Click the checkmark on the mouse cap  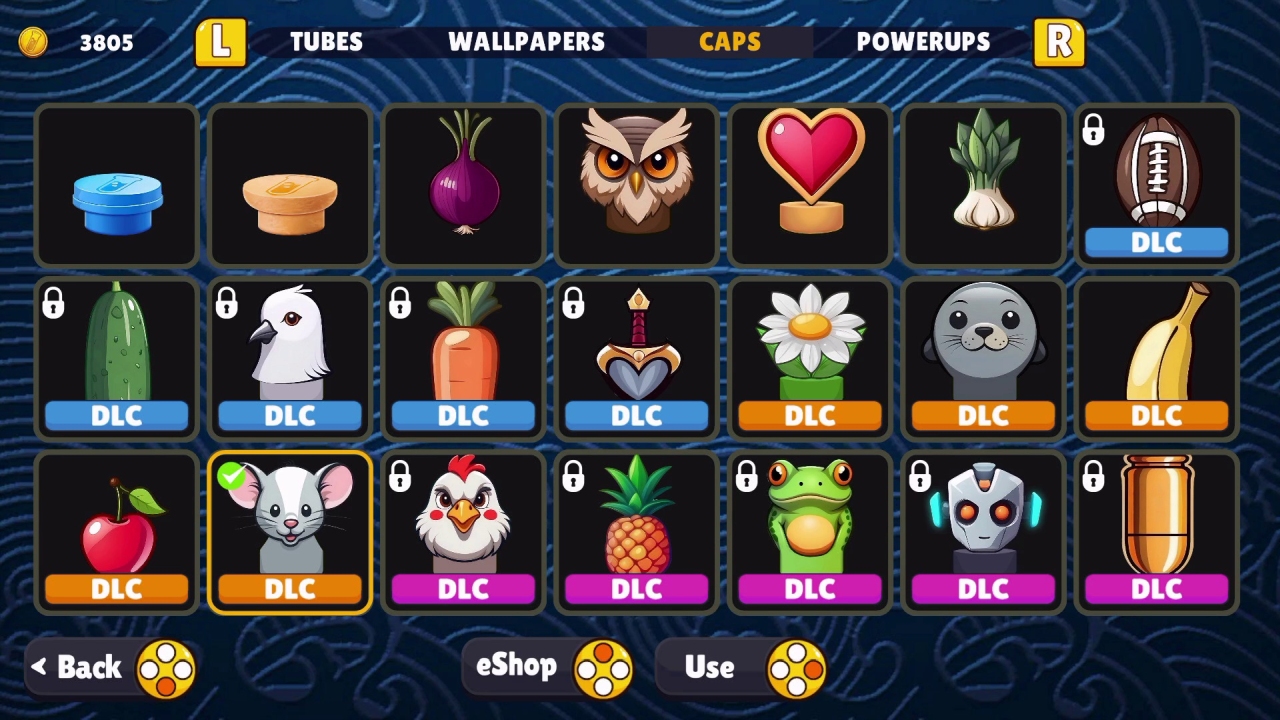pos(233,478)
